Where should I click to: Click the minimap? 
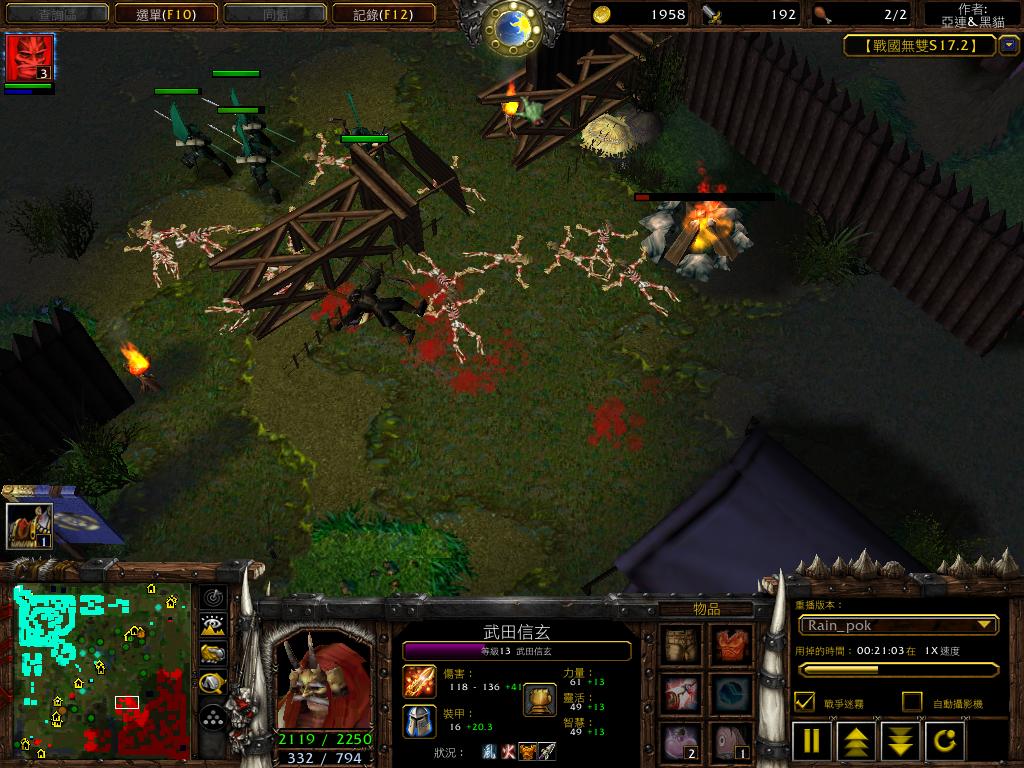101,671
